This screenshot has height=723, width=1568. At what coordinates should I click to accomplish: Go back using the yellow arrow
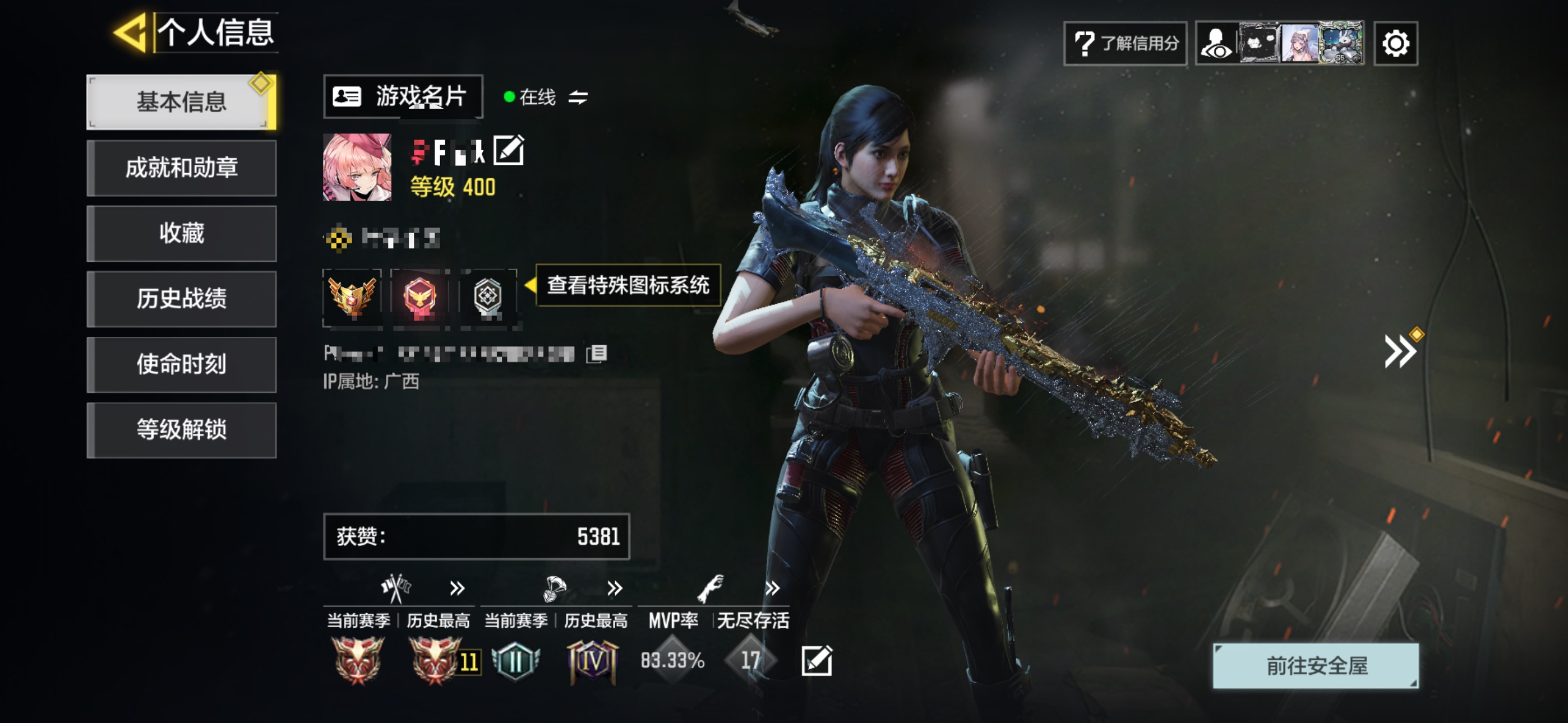tap(131, 33)
